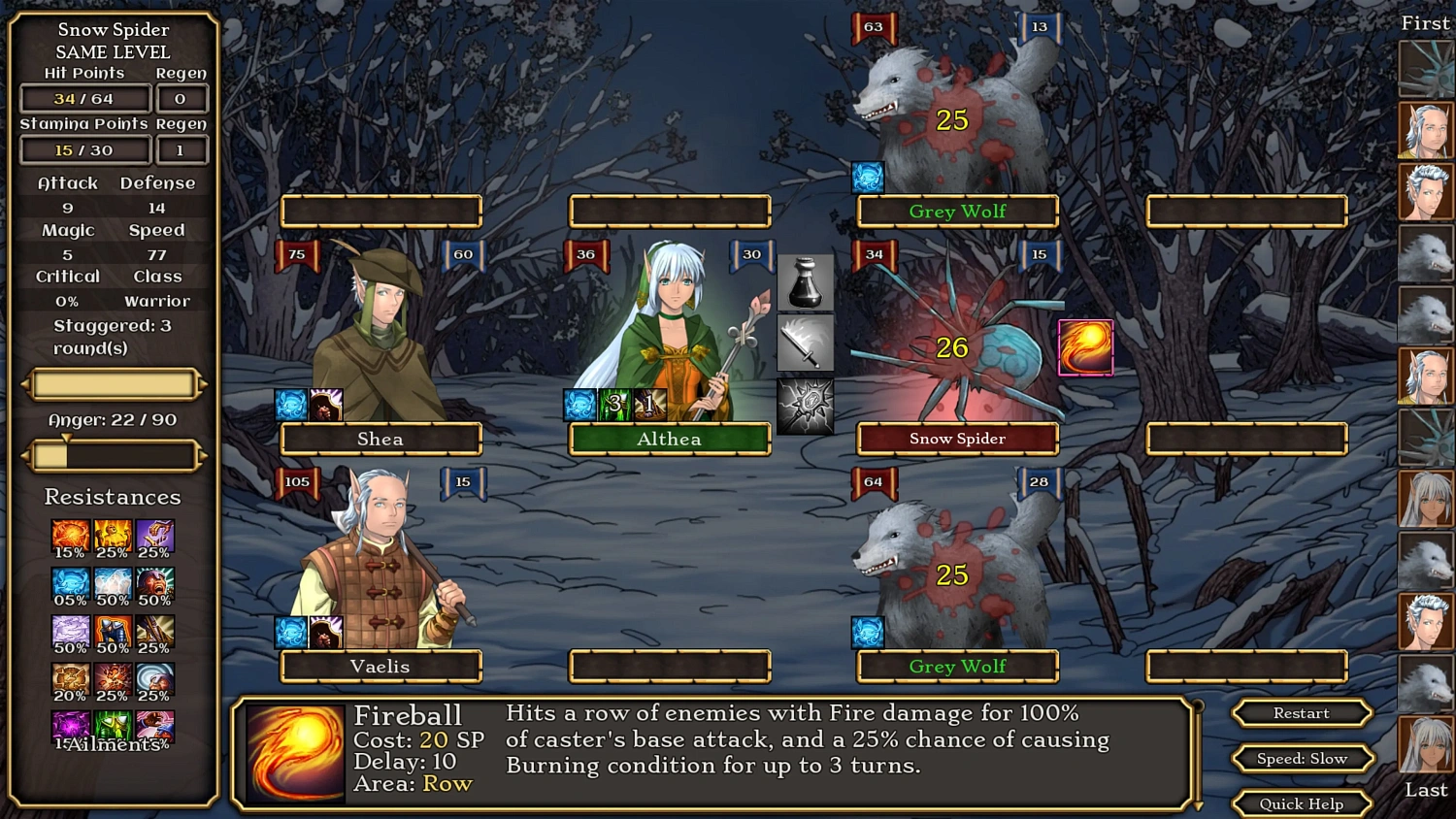Expand the Ailments section in left panel
The image size is (1456, 819).
pyautogui.click(x=113, y=745)
